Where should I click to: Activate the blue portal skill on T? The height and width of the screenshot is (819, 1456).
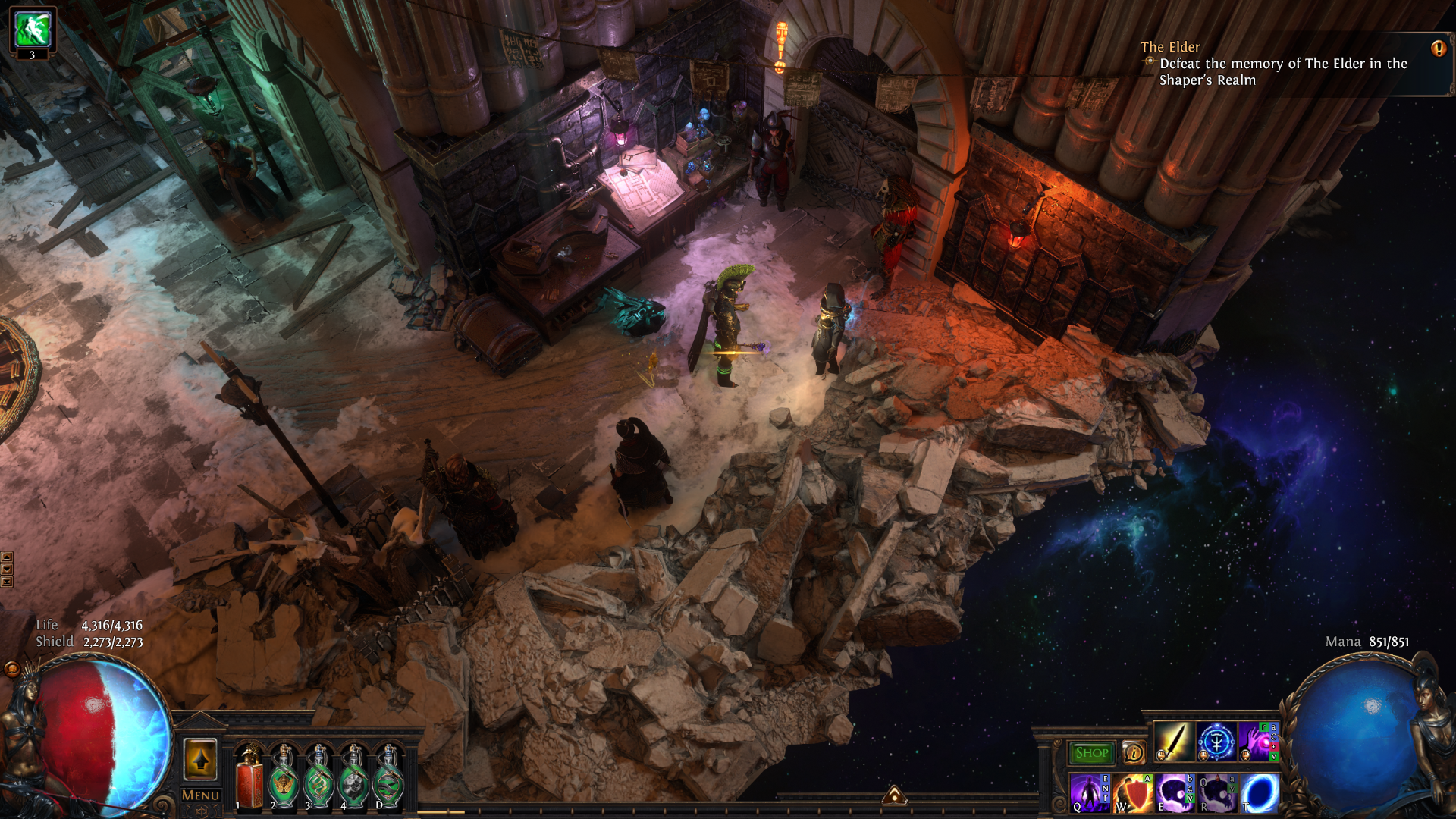1260,792
